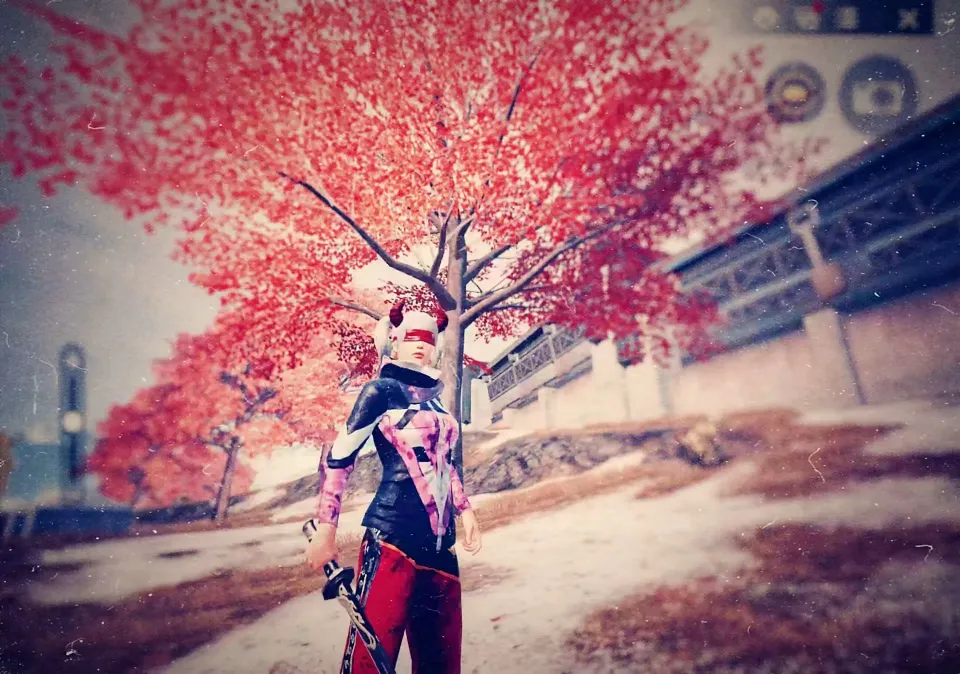Select the square icon beside the X
This screenshot has width=960, height=674.
(x=847, y=18)
